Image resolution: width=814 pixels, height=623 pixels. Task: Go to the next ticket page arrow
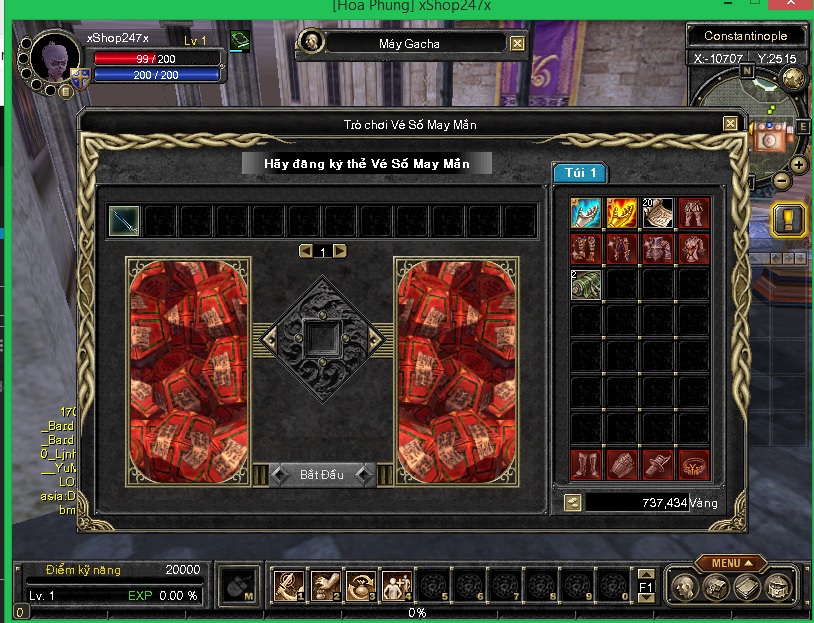[340, 251]
